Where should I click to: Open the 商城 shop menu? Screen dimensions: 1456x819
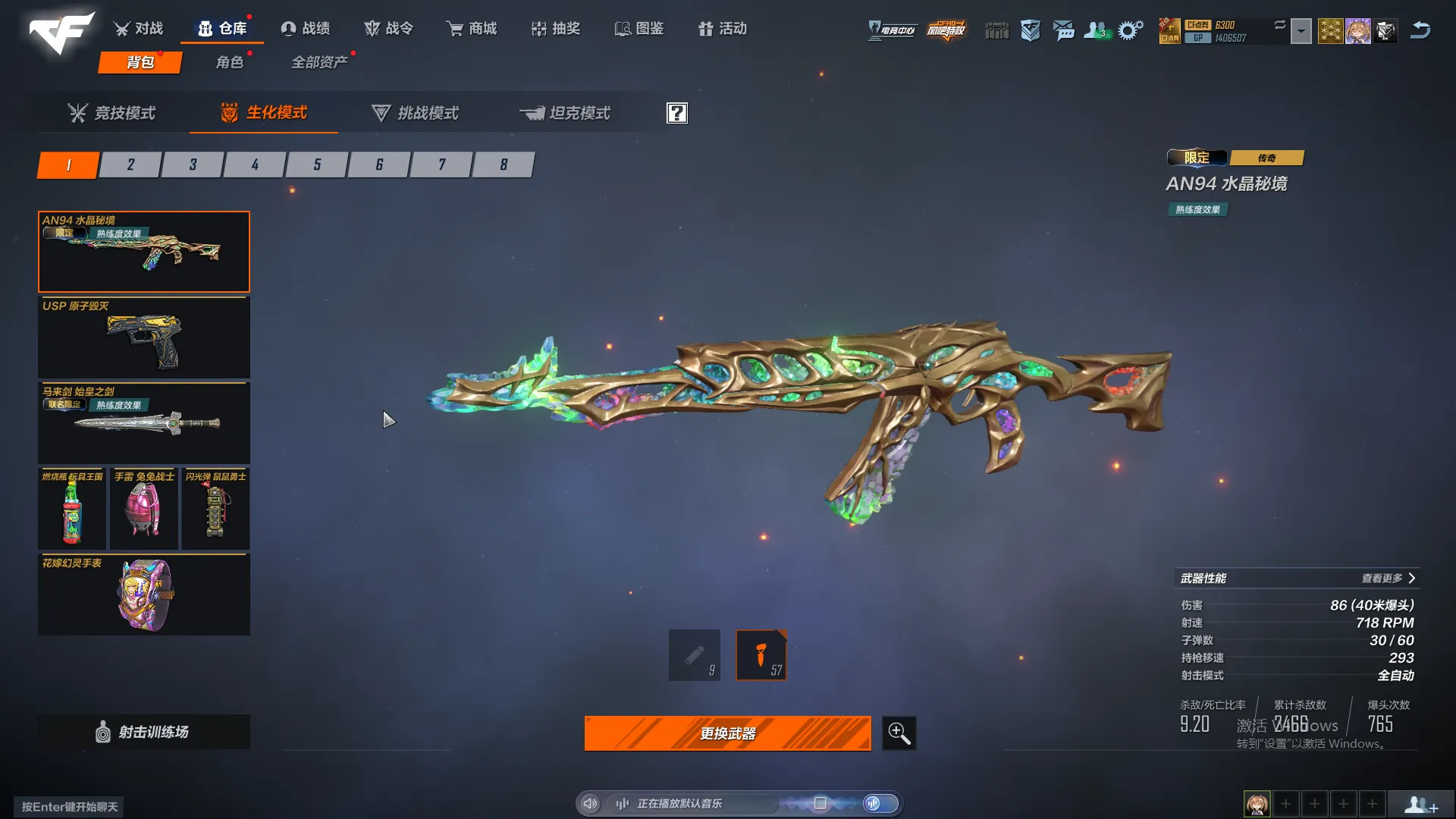pyautogui.click(x=472, y=29)
